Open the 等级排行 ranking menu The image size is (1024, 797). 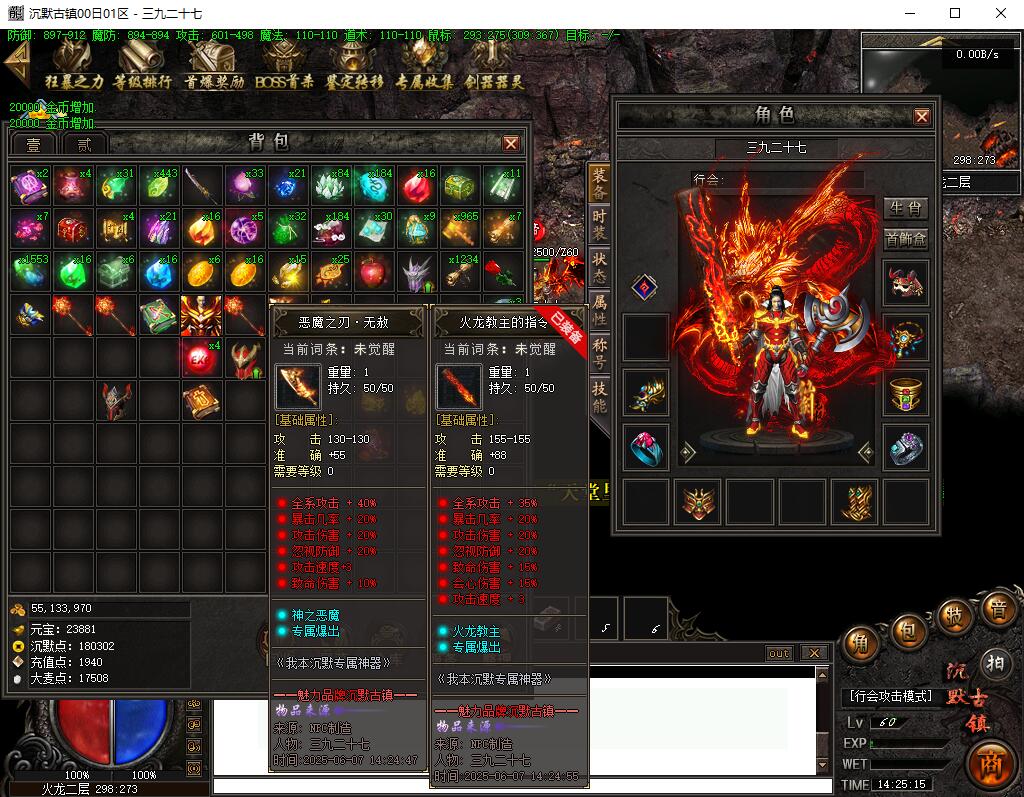point(142,66)
